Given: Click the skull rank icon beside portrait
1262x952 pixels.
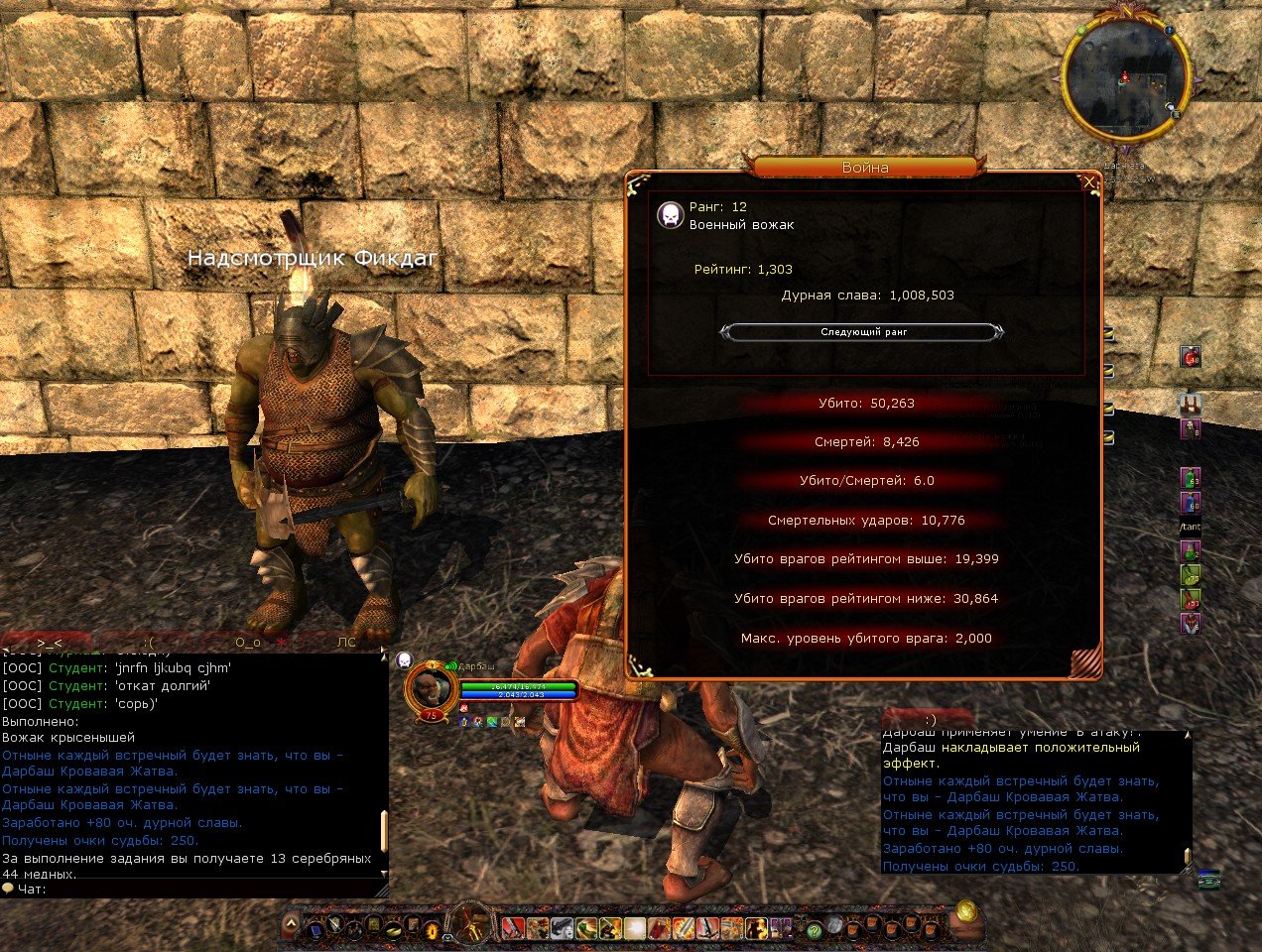Looking at the screenshot, I should (x=404, y=659).
